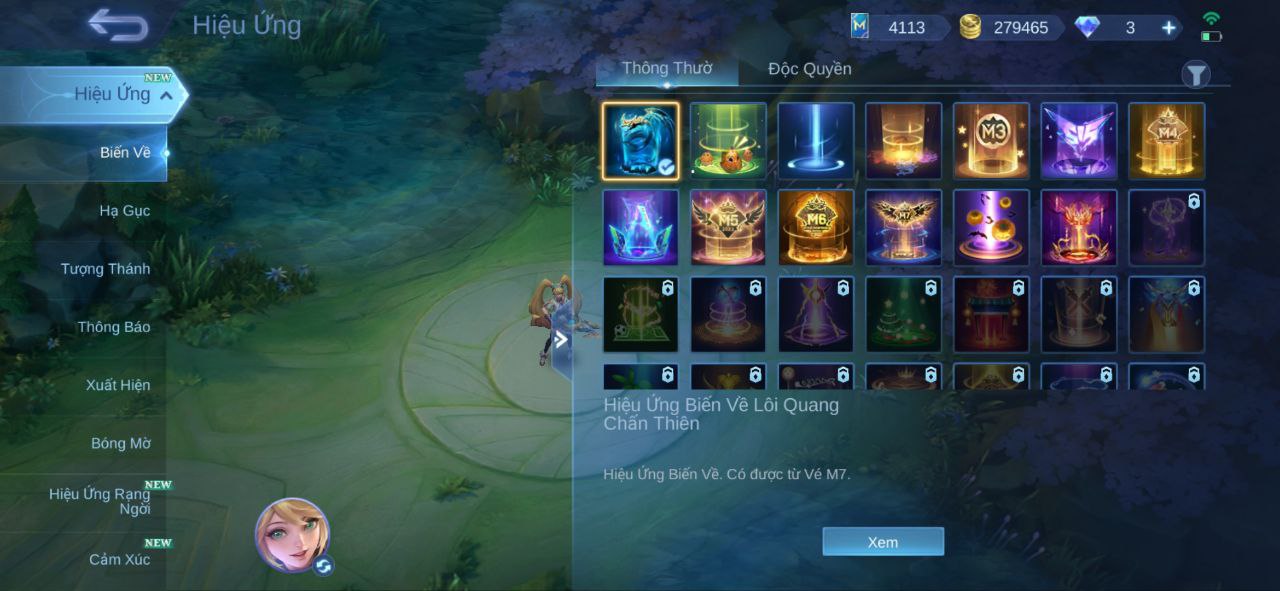Open the Bóng Mờ category
Viewport: 1280px width, 591px height.
tap(121, 443)
